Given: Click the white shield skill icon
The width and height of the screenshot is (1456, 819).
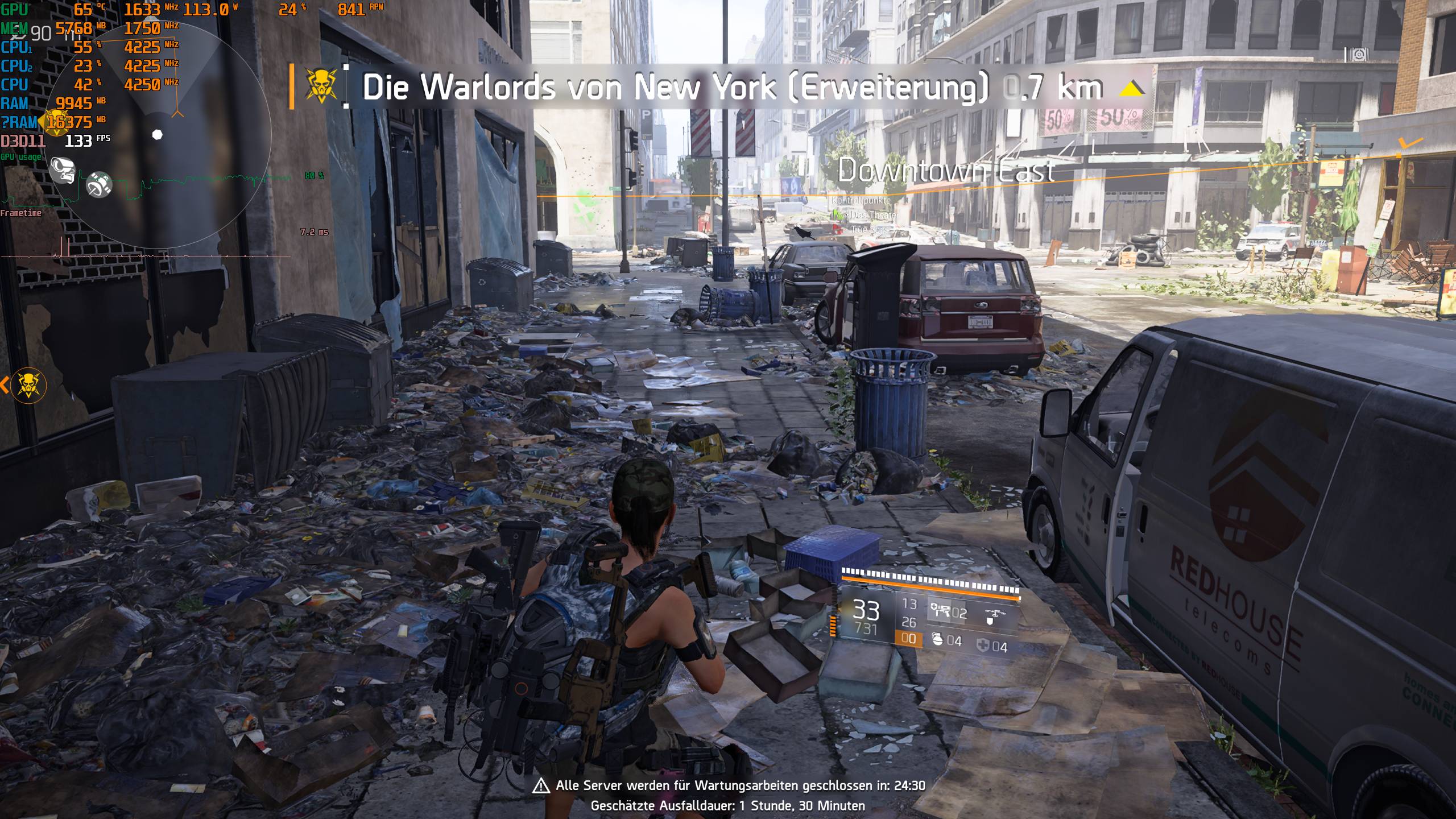Looking at the screenshot, I should [x=990, y=621].
